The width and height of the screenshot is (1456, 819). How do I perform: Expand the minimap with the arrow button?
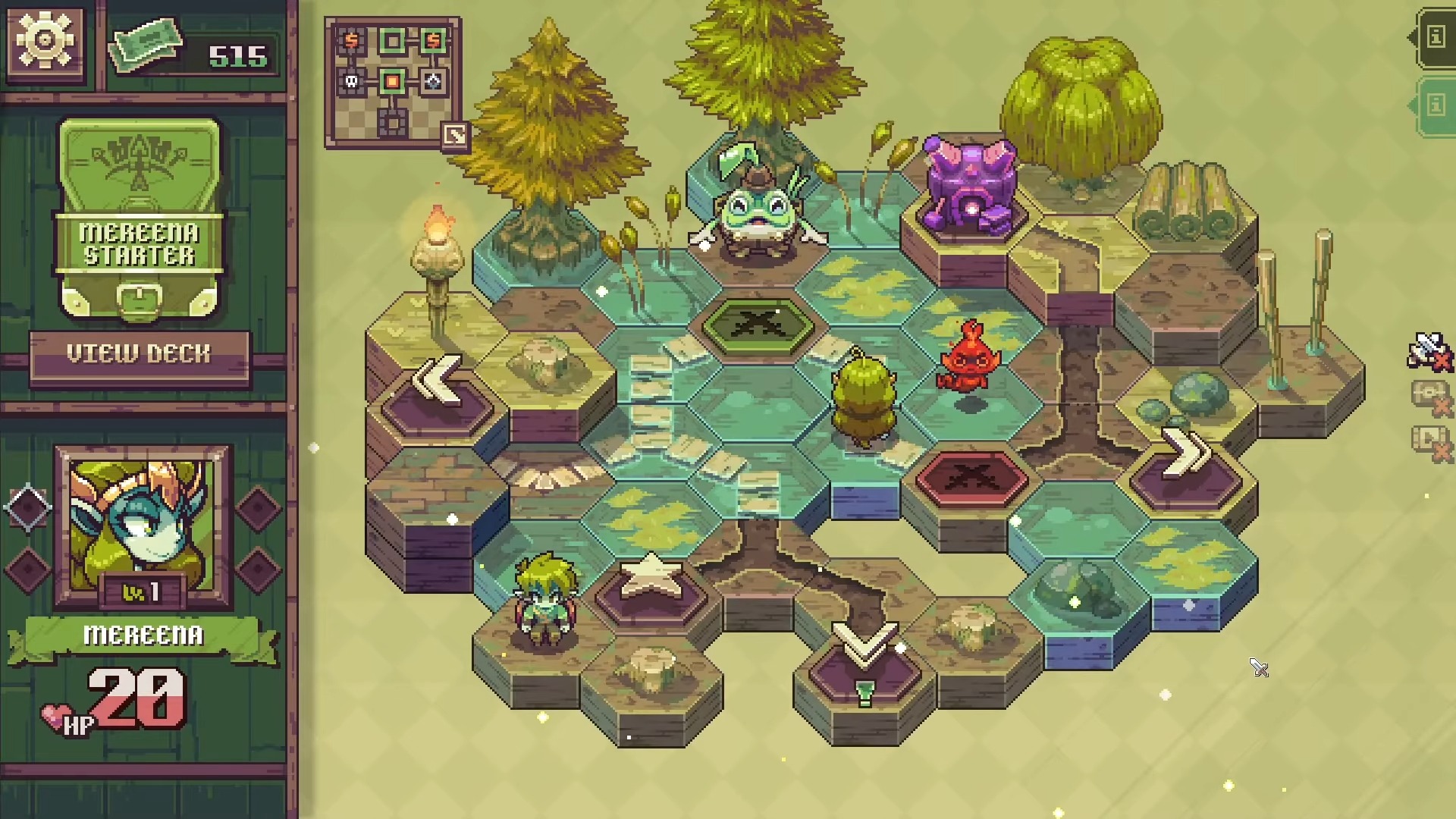(x=455, y=136)
